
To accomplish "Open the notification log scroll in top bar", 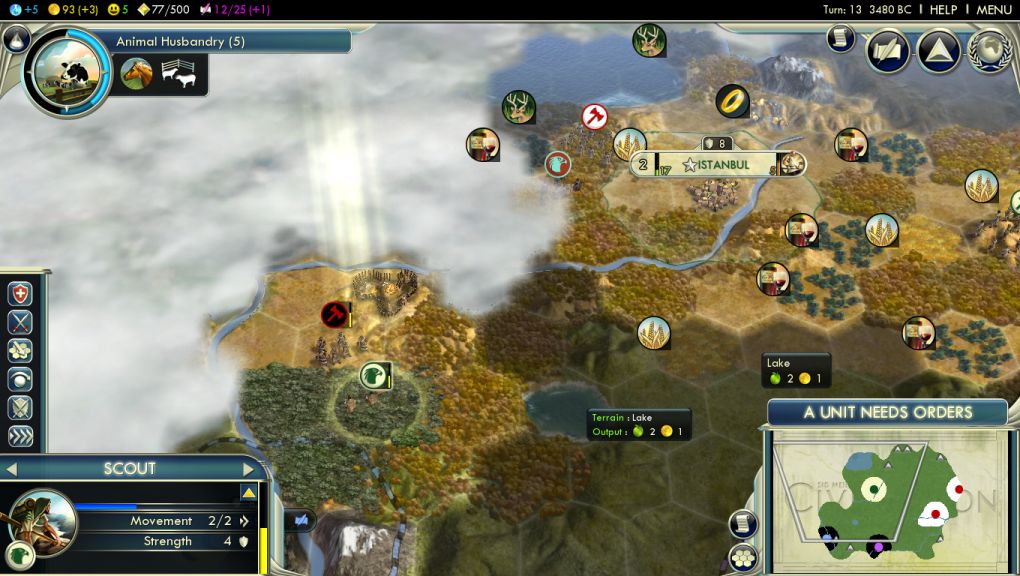I will [842, 39].
